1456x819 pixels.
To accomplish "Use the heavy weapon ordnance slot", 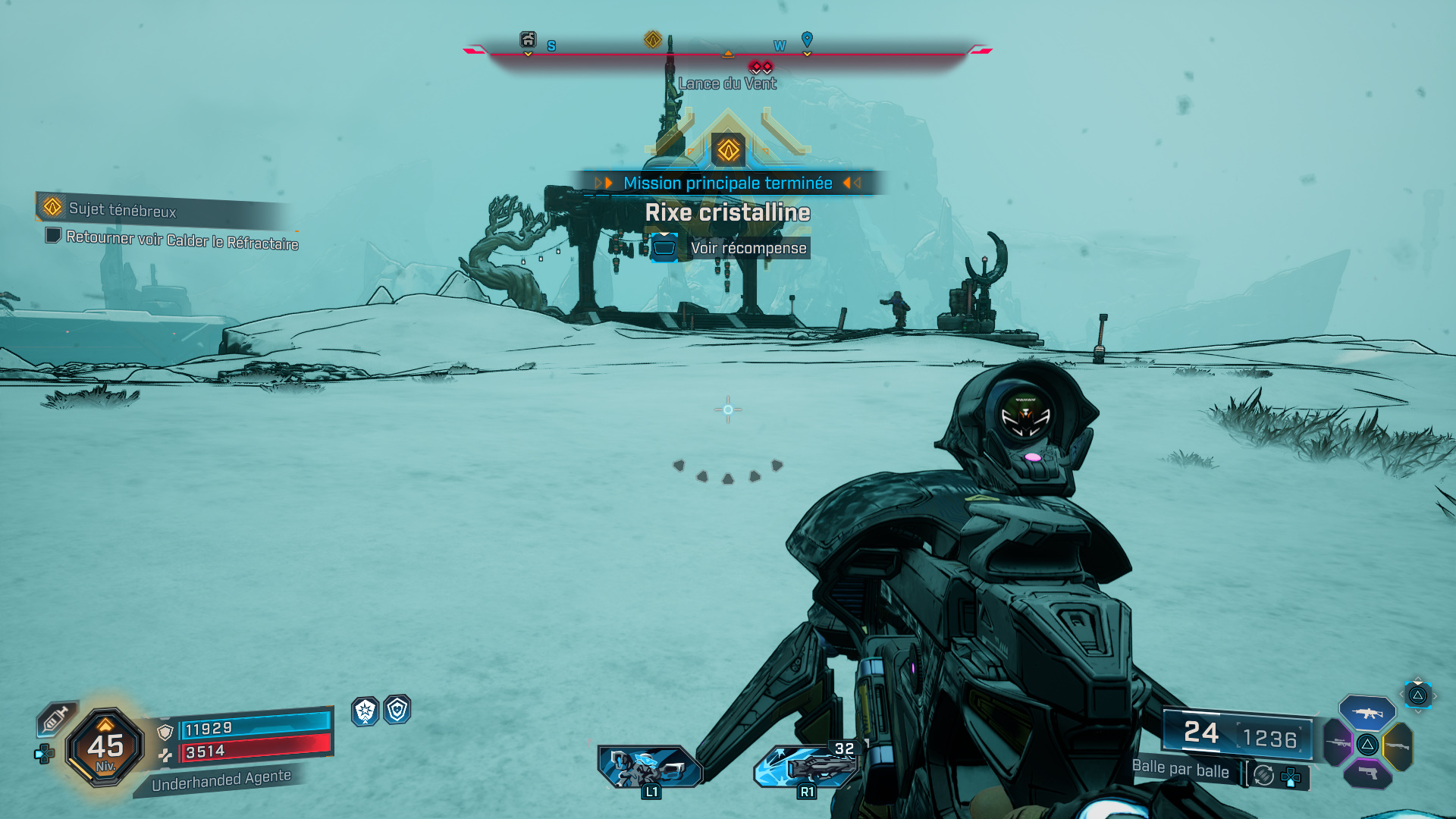I will [806, 766].
